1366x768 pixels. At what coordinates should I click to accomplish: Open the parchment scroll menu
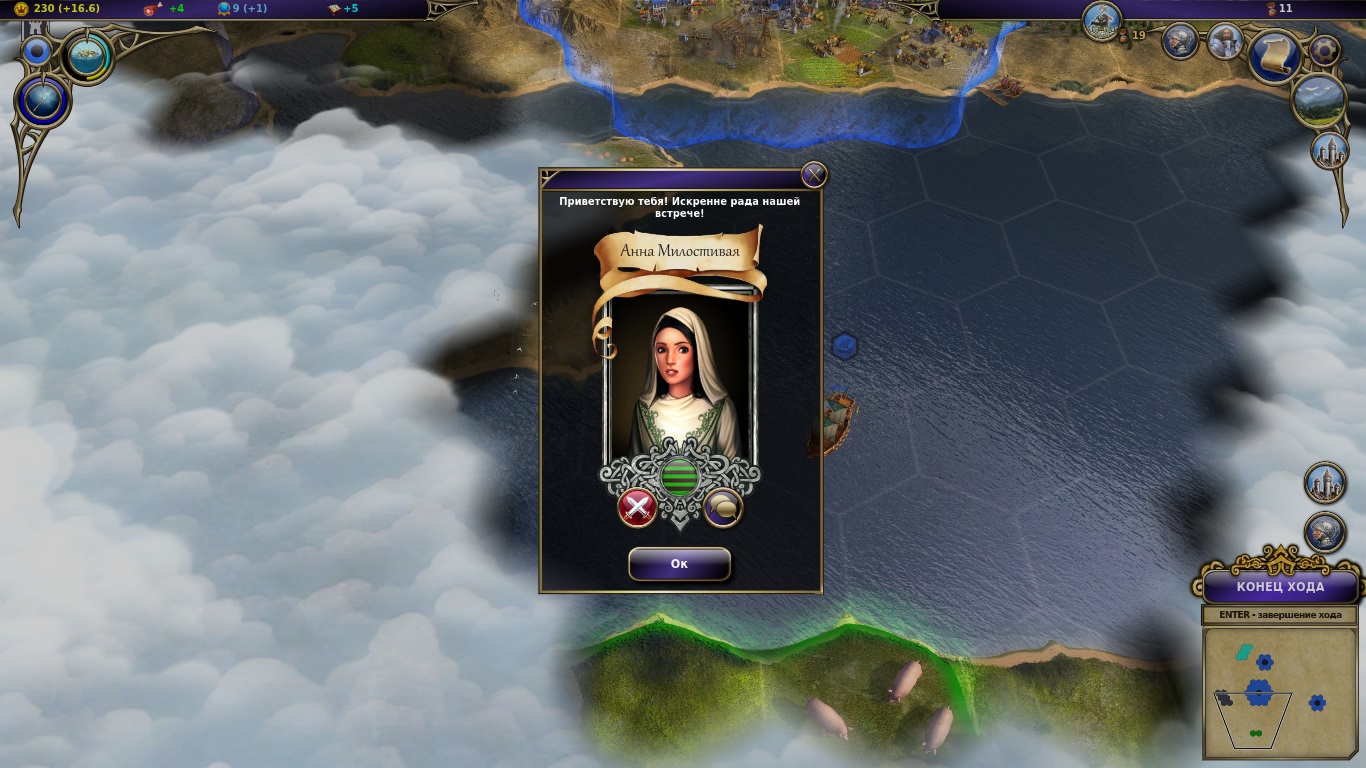pos(1274,57)
